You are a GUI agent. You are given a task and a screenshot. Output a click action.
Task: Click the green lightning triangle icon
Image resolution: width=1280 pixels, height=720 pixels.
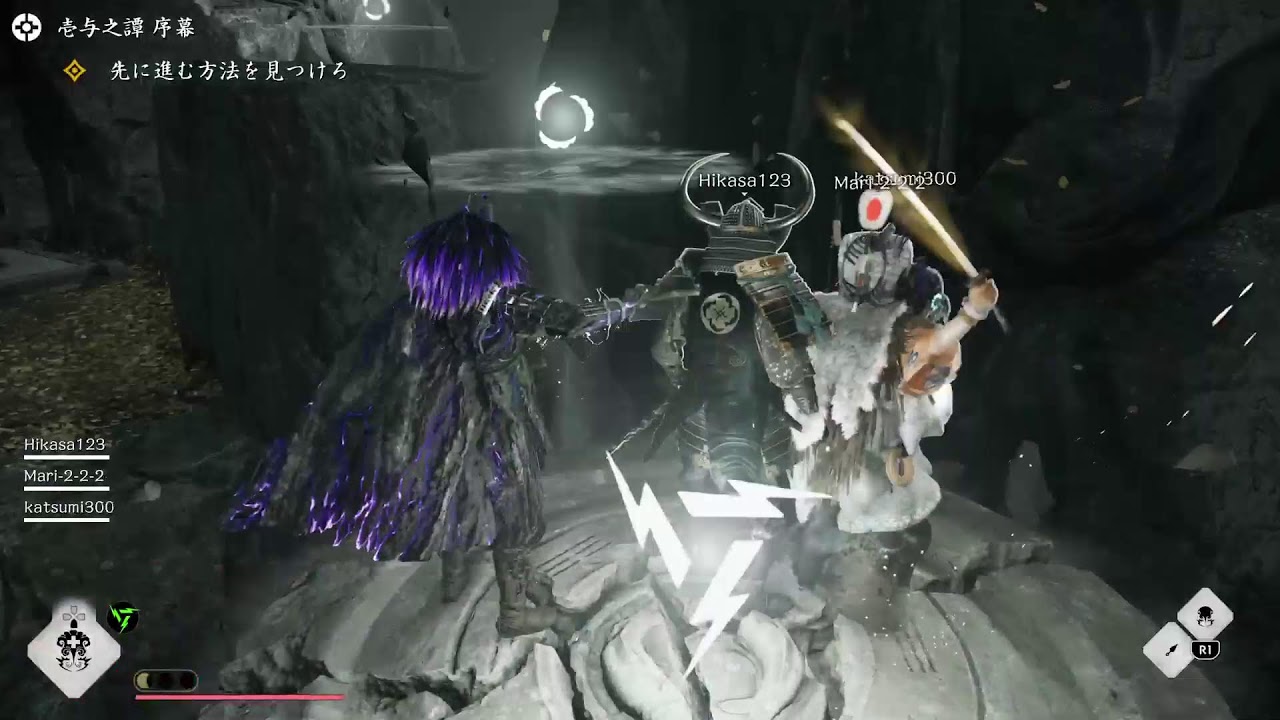123,617
